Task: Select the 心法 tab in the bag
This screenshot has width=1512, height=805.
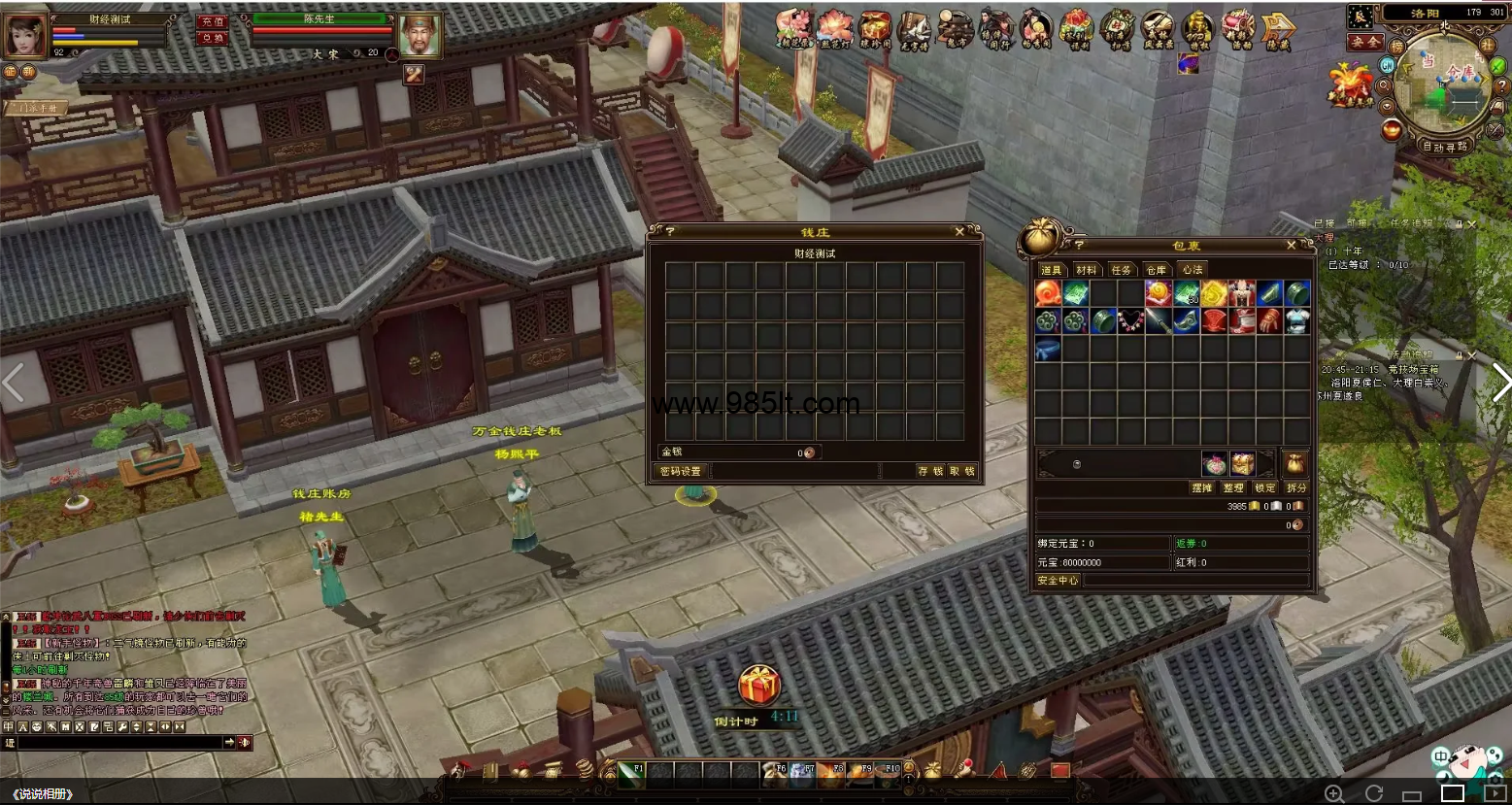Action: (x=1192, y=270)
